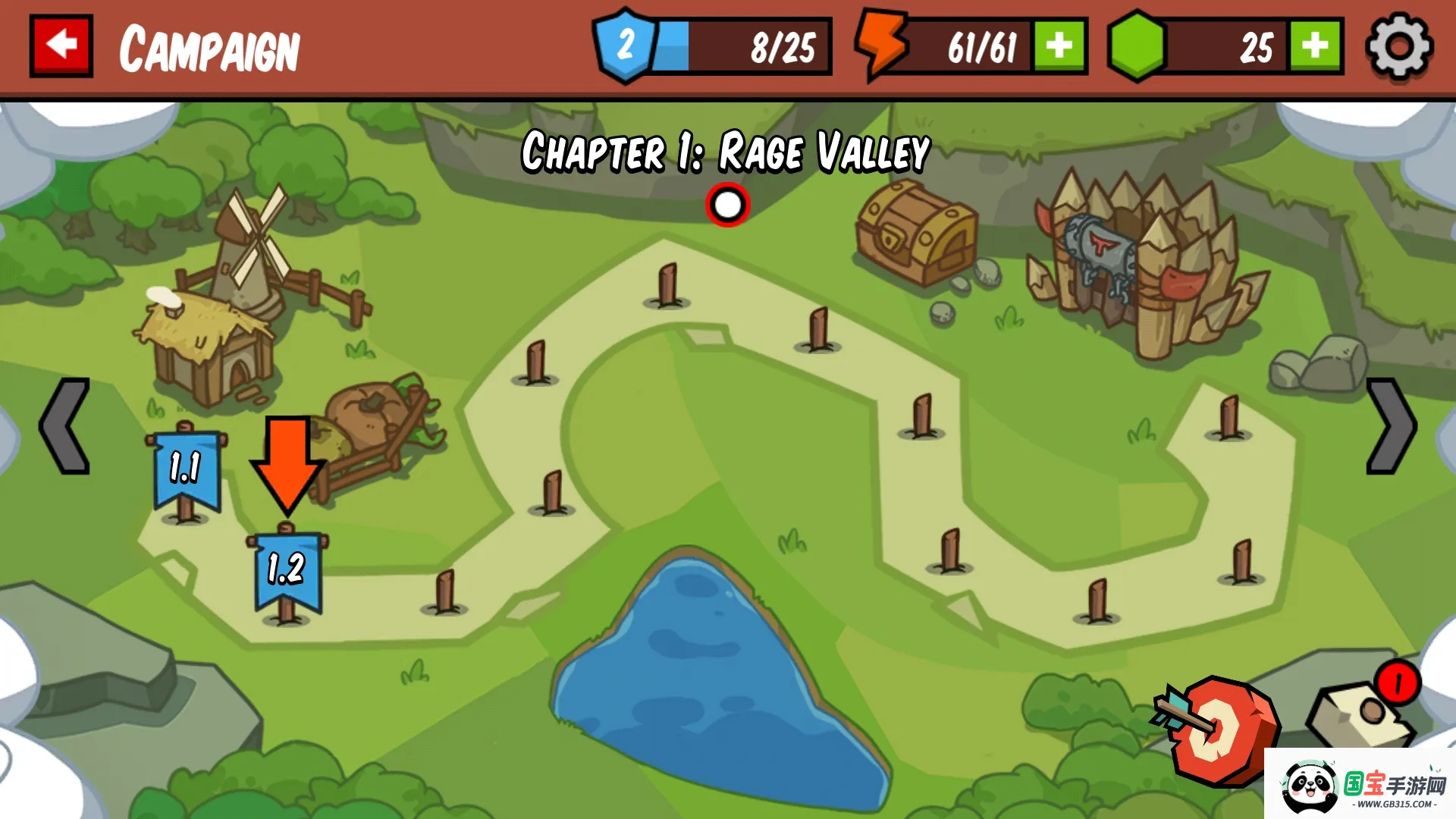Select level 1.1 banner
1456x819 pixels.
coord(186,470)
